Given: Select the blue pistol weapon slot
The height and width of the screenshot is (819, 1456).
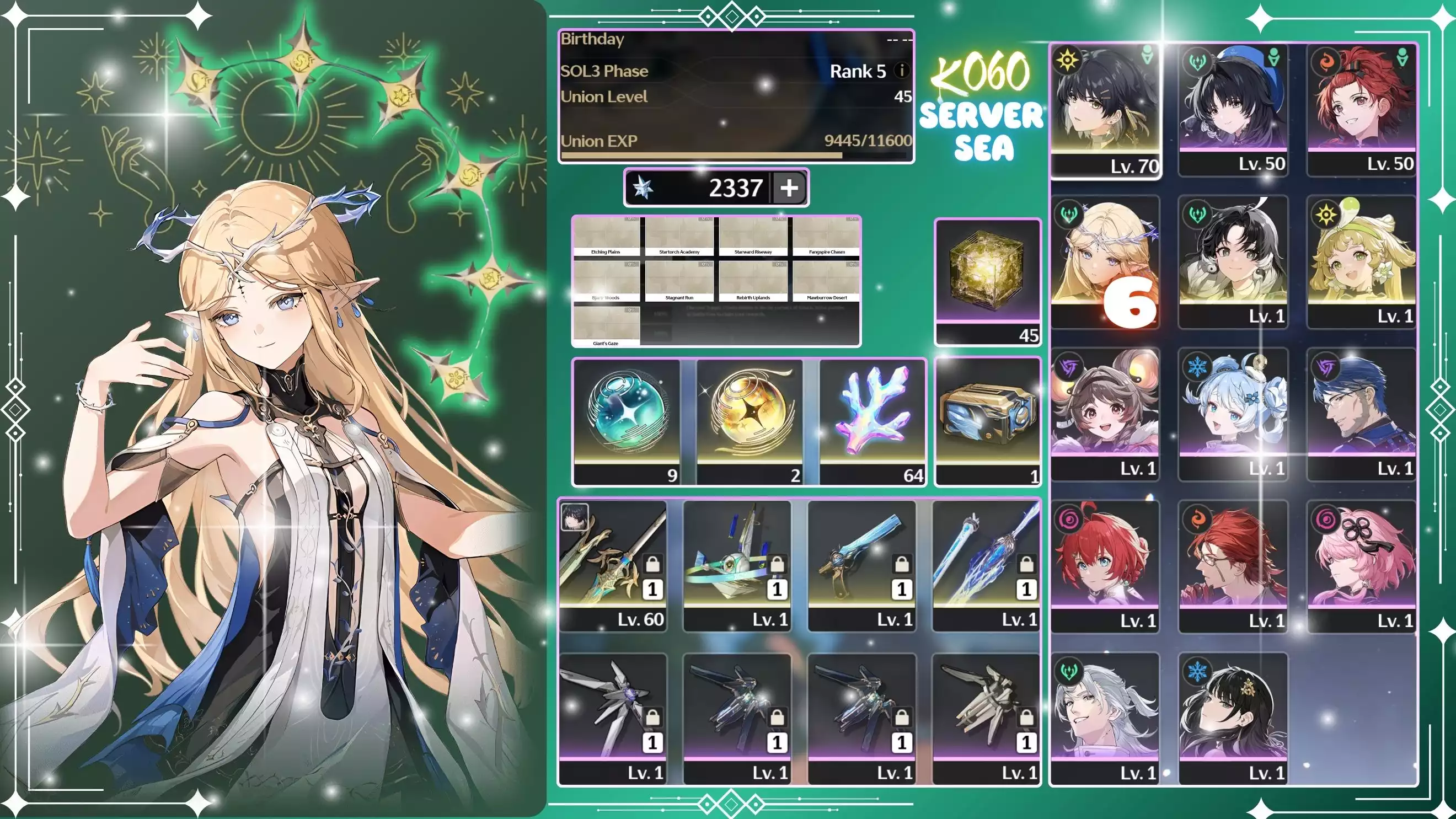Looking at the screenshot, I should (861, 565).
